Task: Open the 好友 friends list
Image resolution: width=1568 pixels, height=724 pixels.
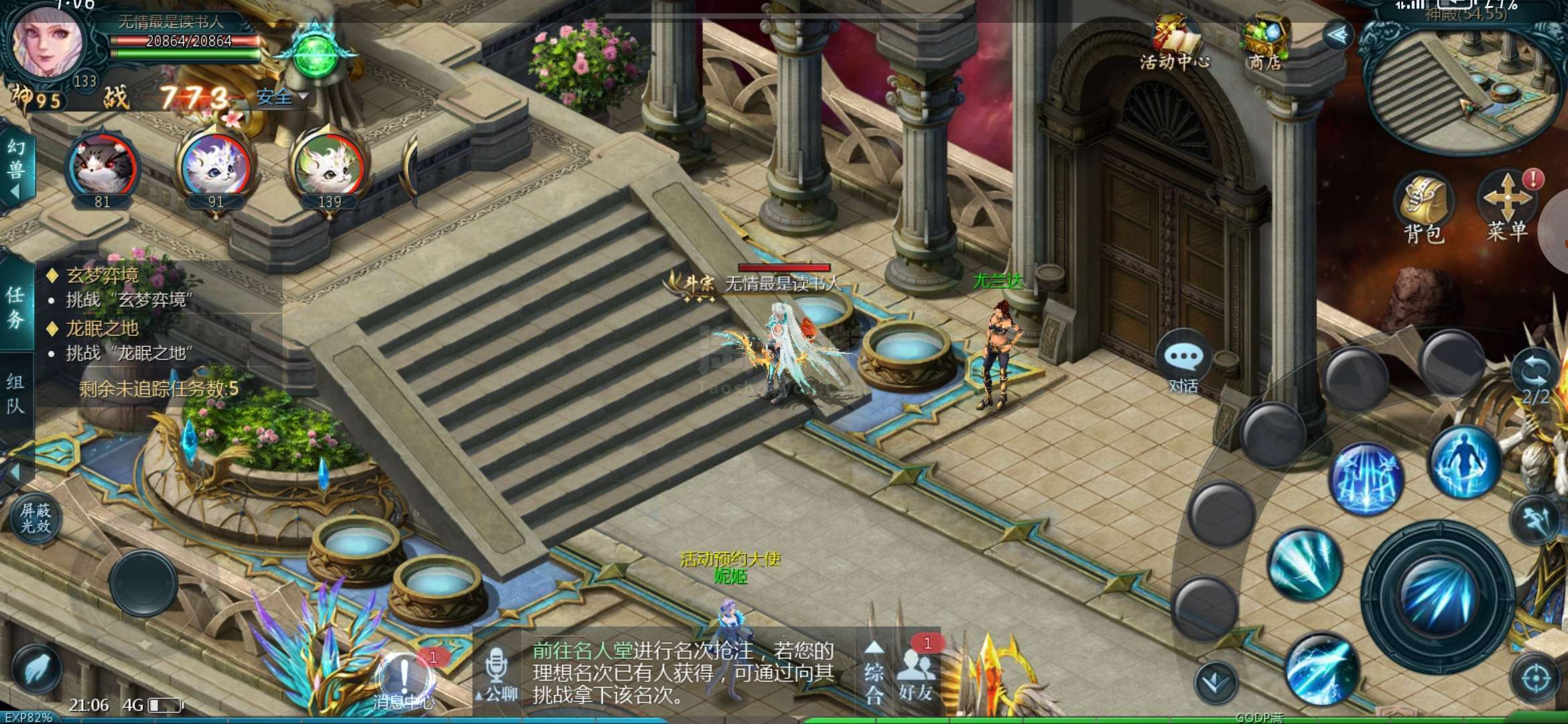Action: point(916,672)
